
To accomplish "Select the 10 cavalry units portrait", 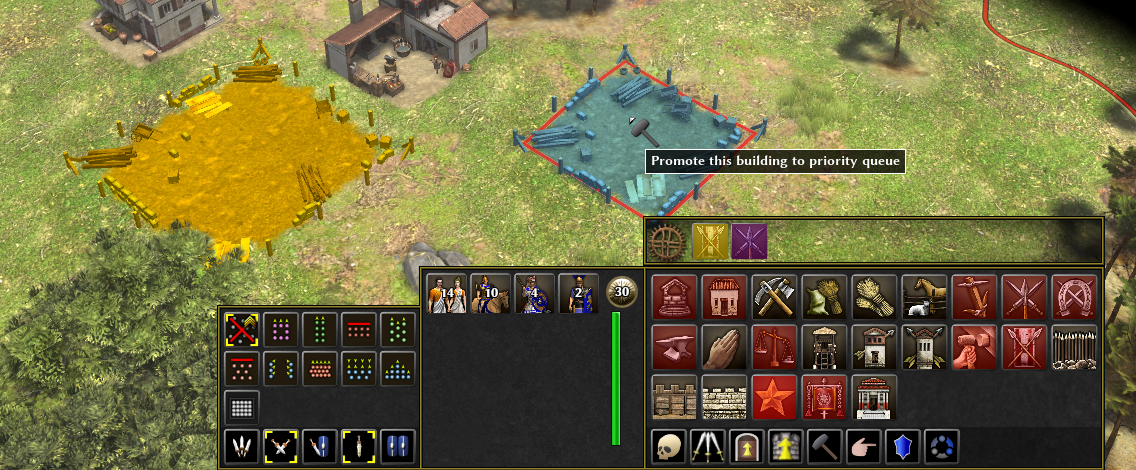I will point(490,295).
